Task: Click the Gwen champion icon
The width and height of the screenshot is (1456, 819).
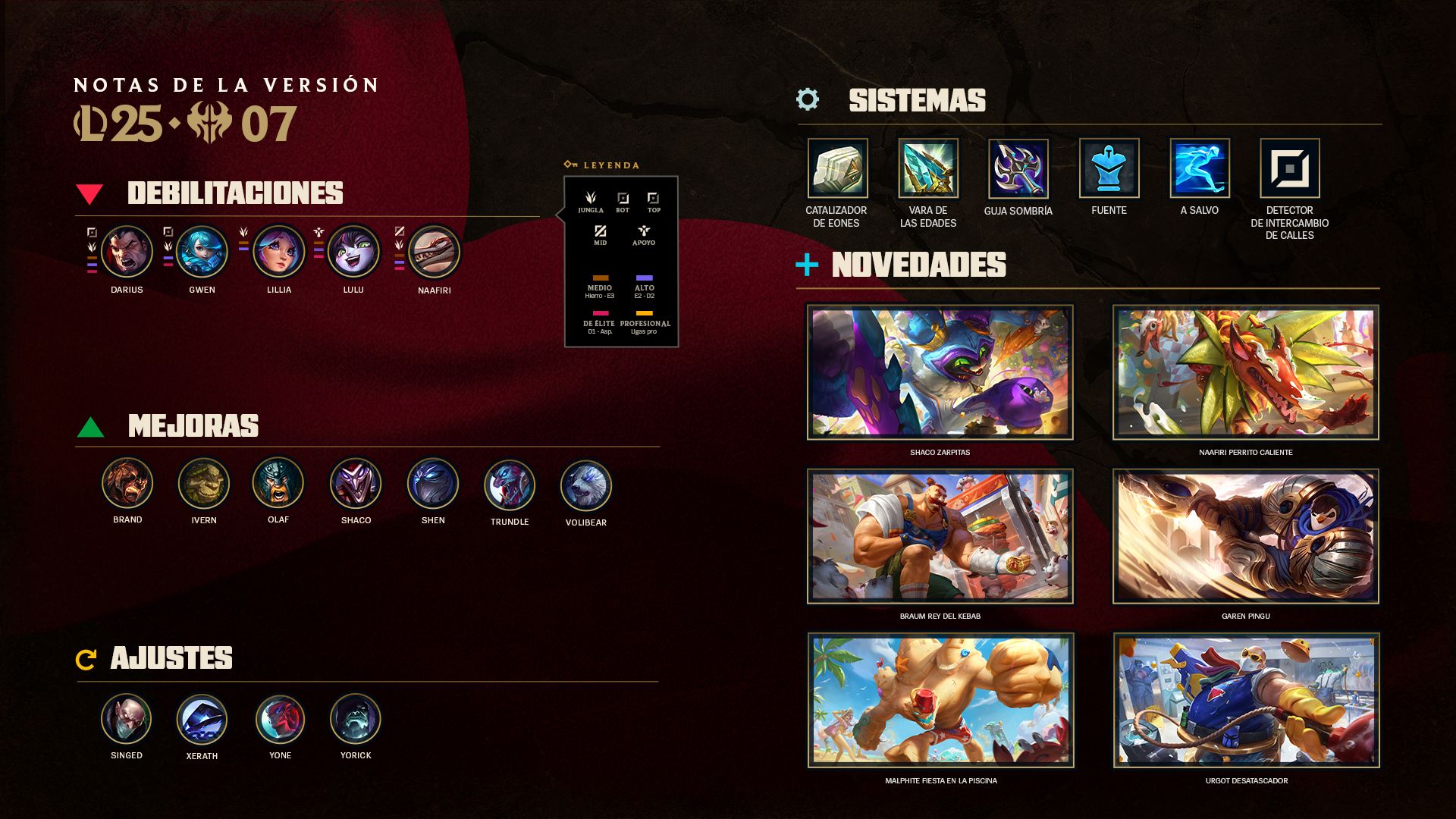Action: [x=202, y=252]
